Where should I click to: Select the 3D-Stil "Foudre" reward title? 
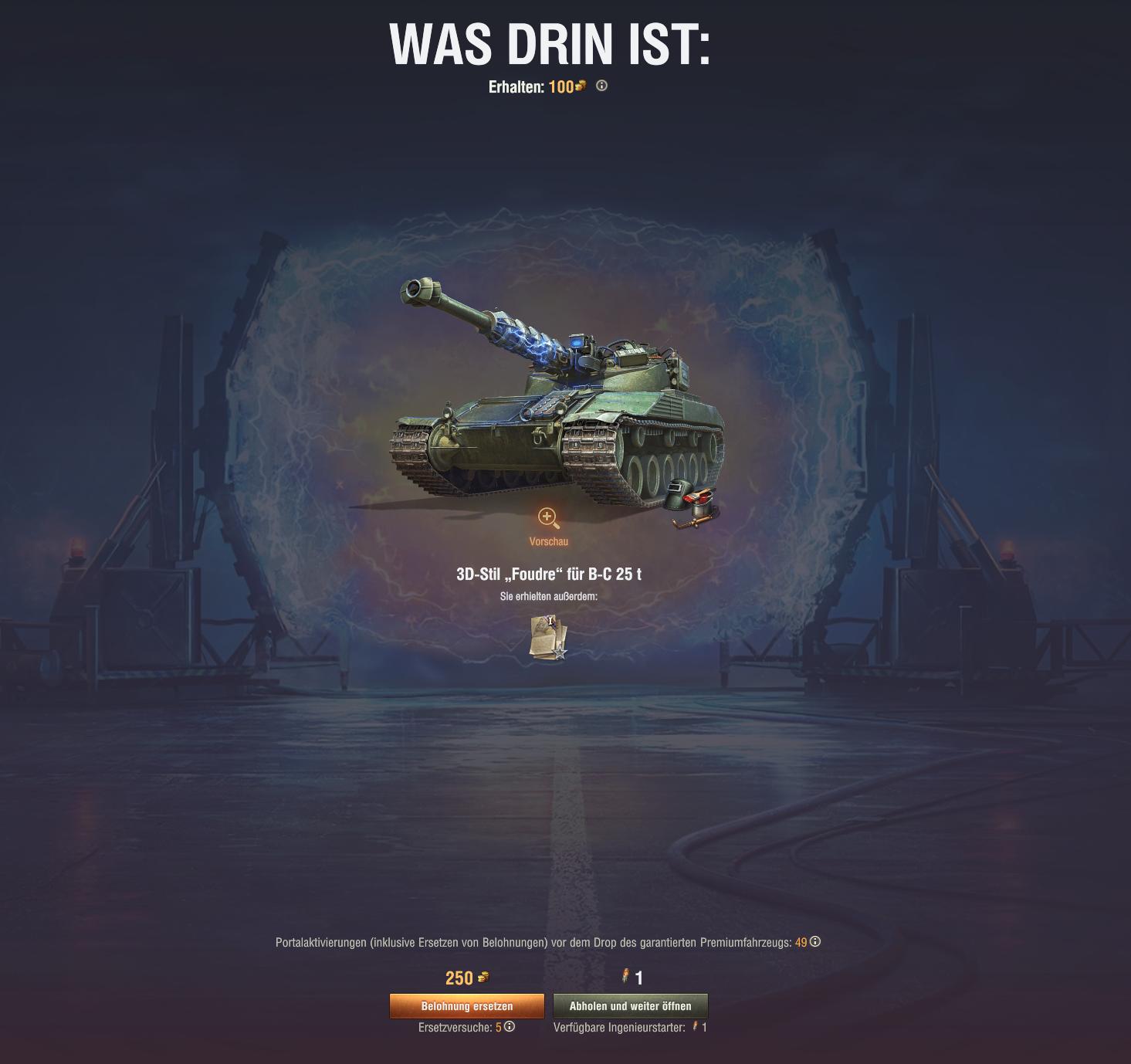(550, 574)
